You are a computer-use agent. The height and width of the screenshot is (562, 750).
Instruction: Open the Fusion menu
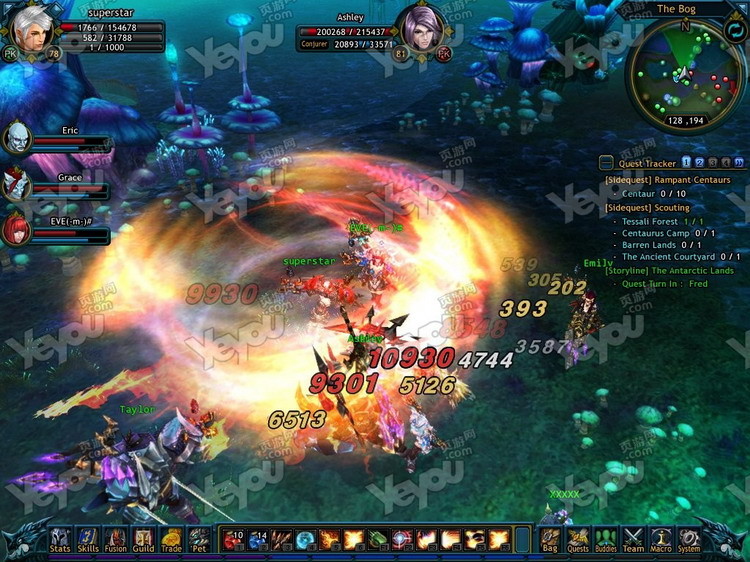click(116, 540)
